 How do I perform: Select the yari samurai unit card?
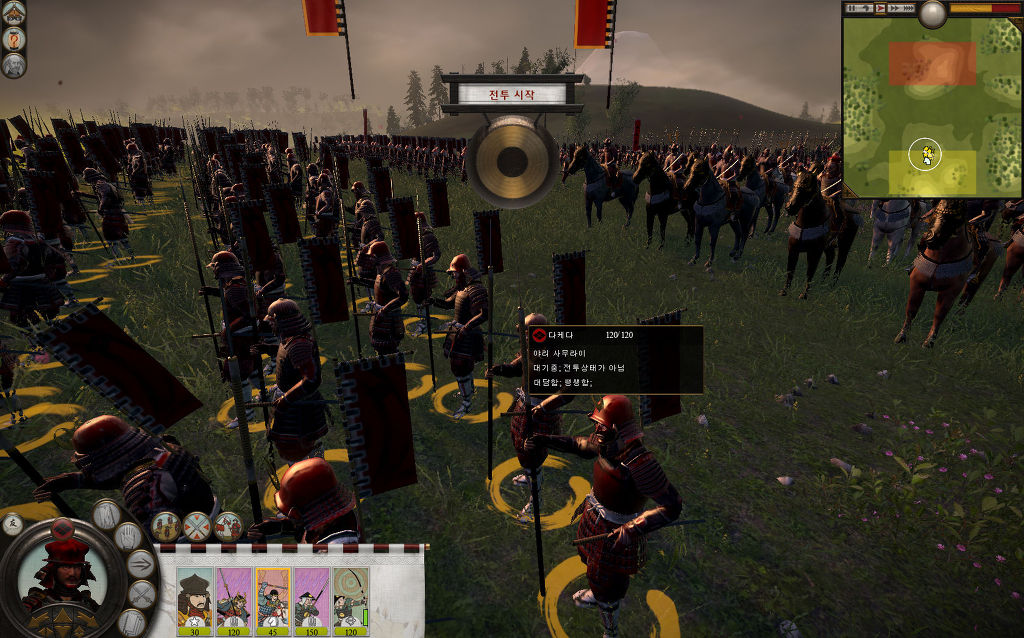click(x=233, y=600)
